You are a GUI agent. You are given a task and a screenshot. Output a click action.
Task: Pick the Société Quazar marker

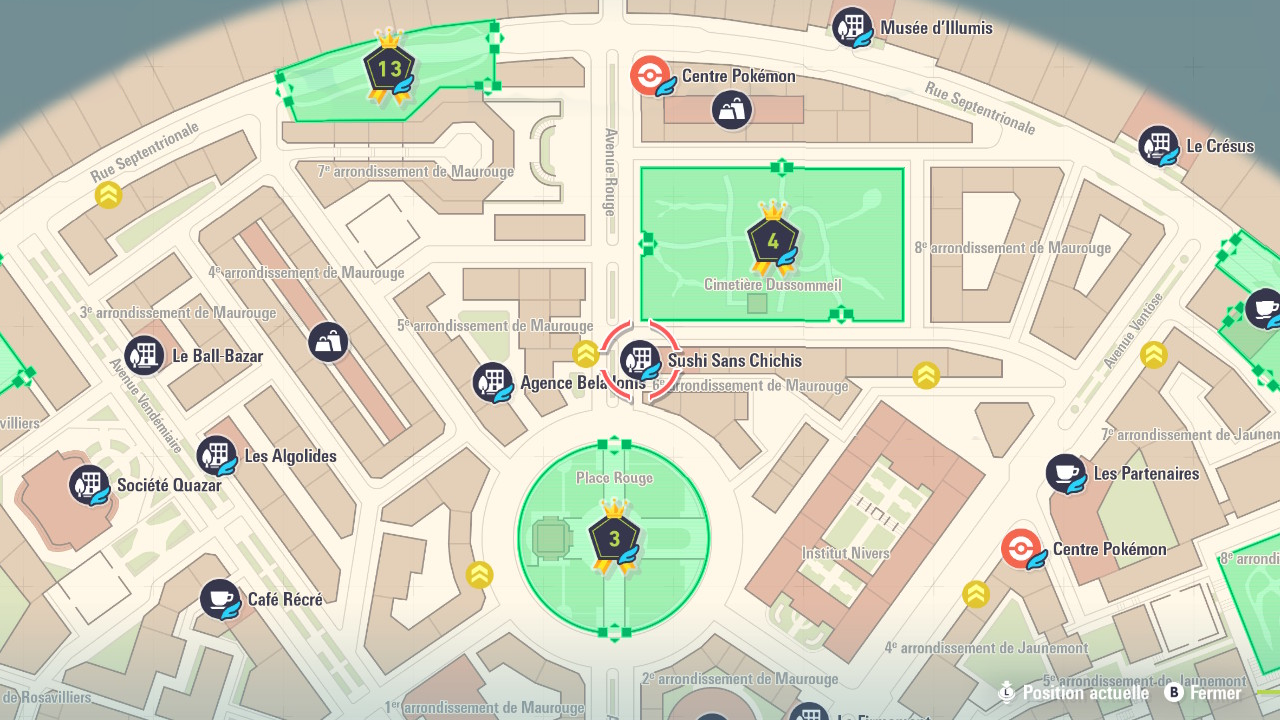tap(89, 485)
